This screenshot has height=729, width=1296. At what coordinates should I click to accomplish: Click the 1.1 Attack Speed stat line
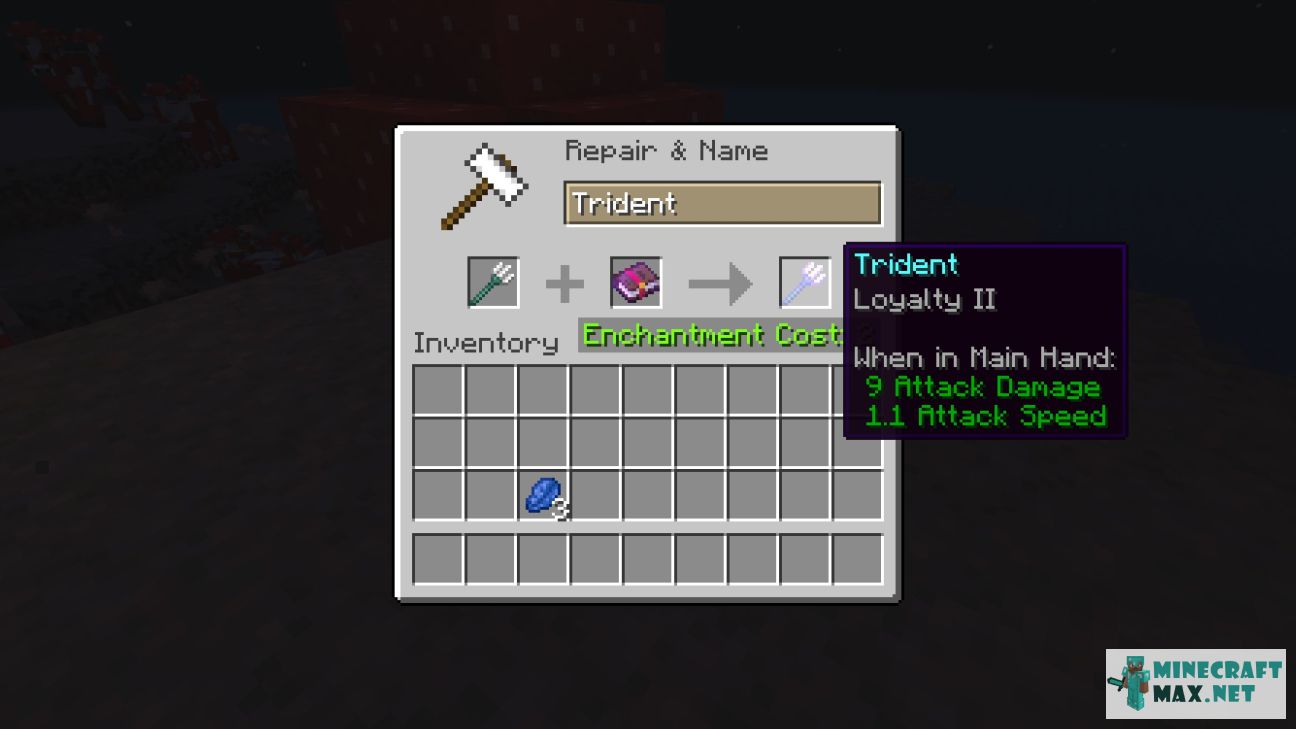point(985,417)
